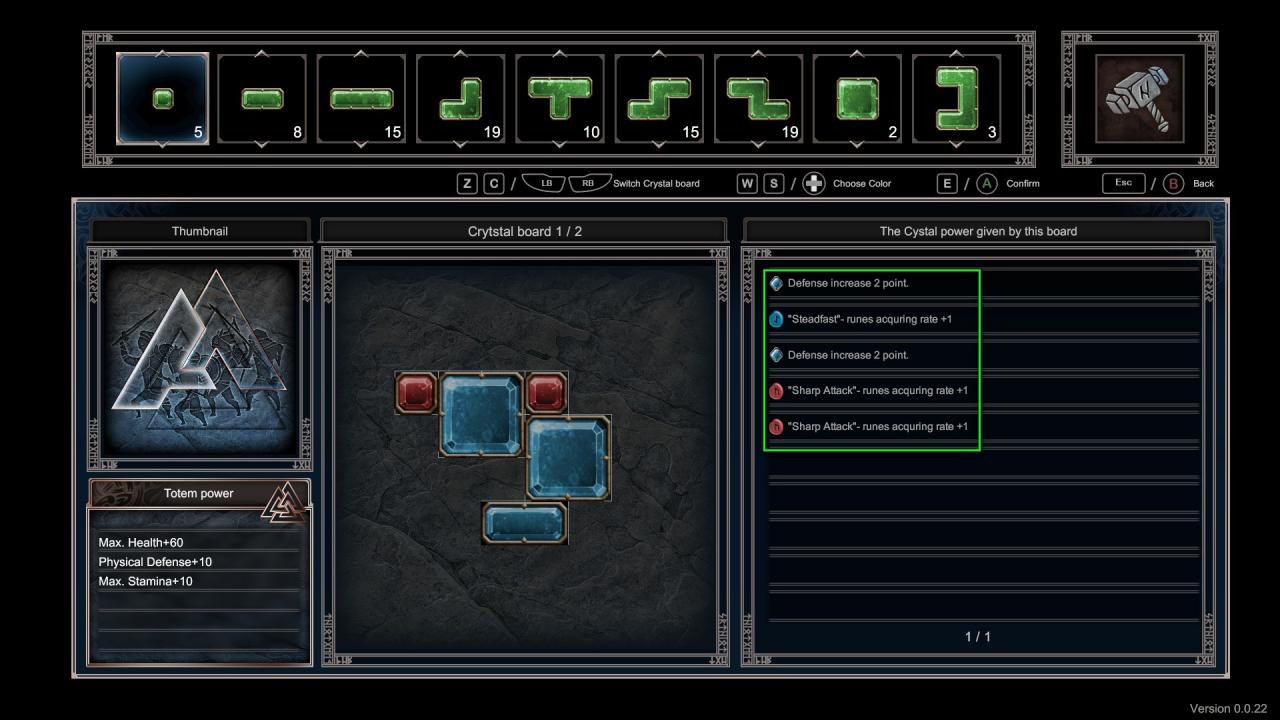The height and width of the screenshot is (720, 1280).
Task: Select the left red gem on board
Action: [x=416, y=391]
